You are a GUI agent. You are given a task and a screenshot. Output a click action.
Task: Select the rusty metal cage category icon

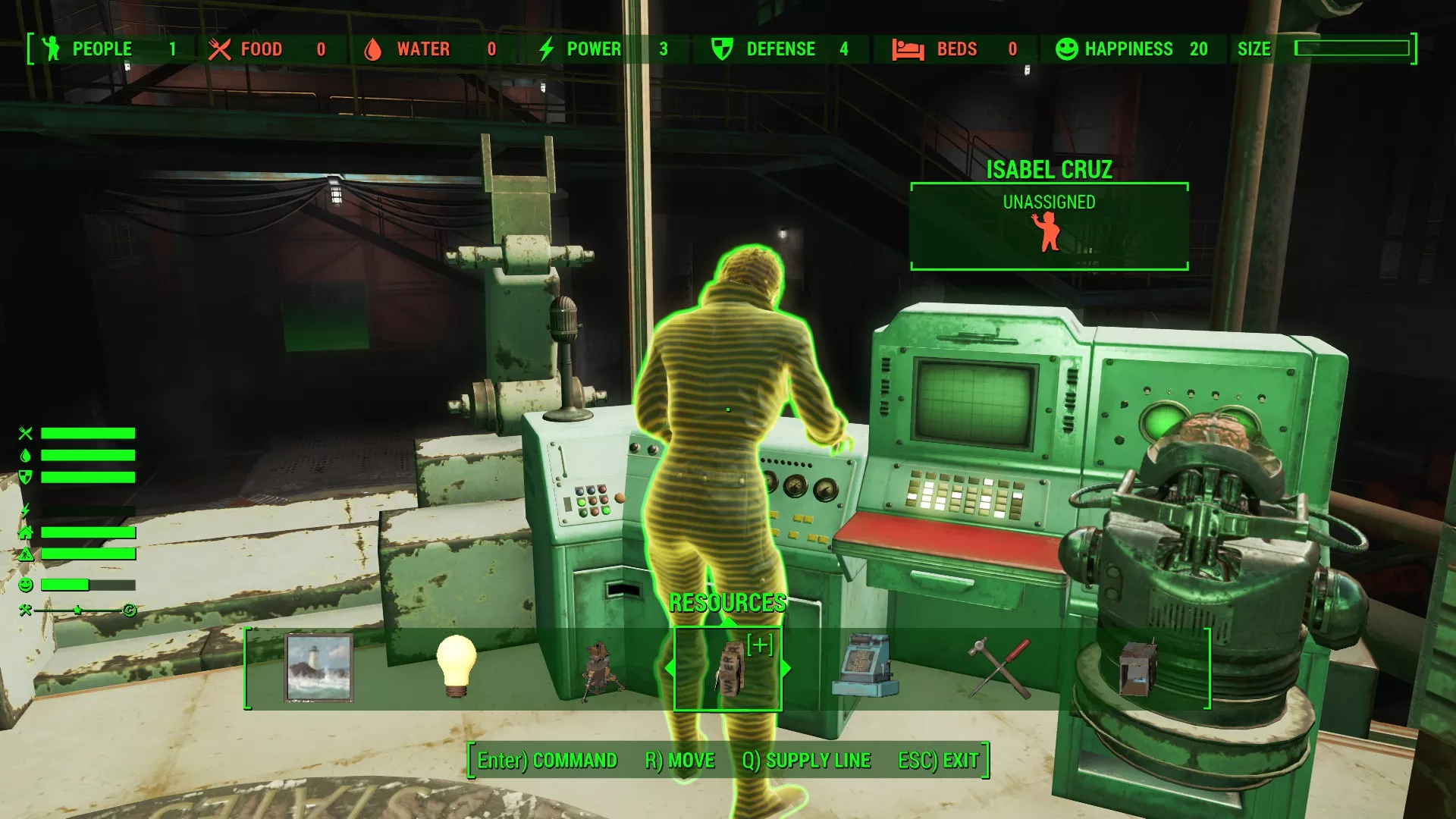pos(1137,668)
